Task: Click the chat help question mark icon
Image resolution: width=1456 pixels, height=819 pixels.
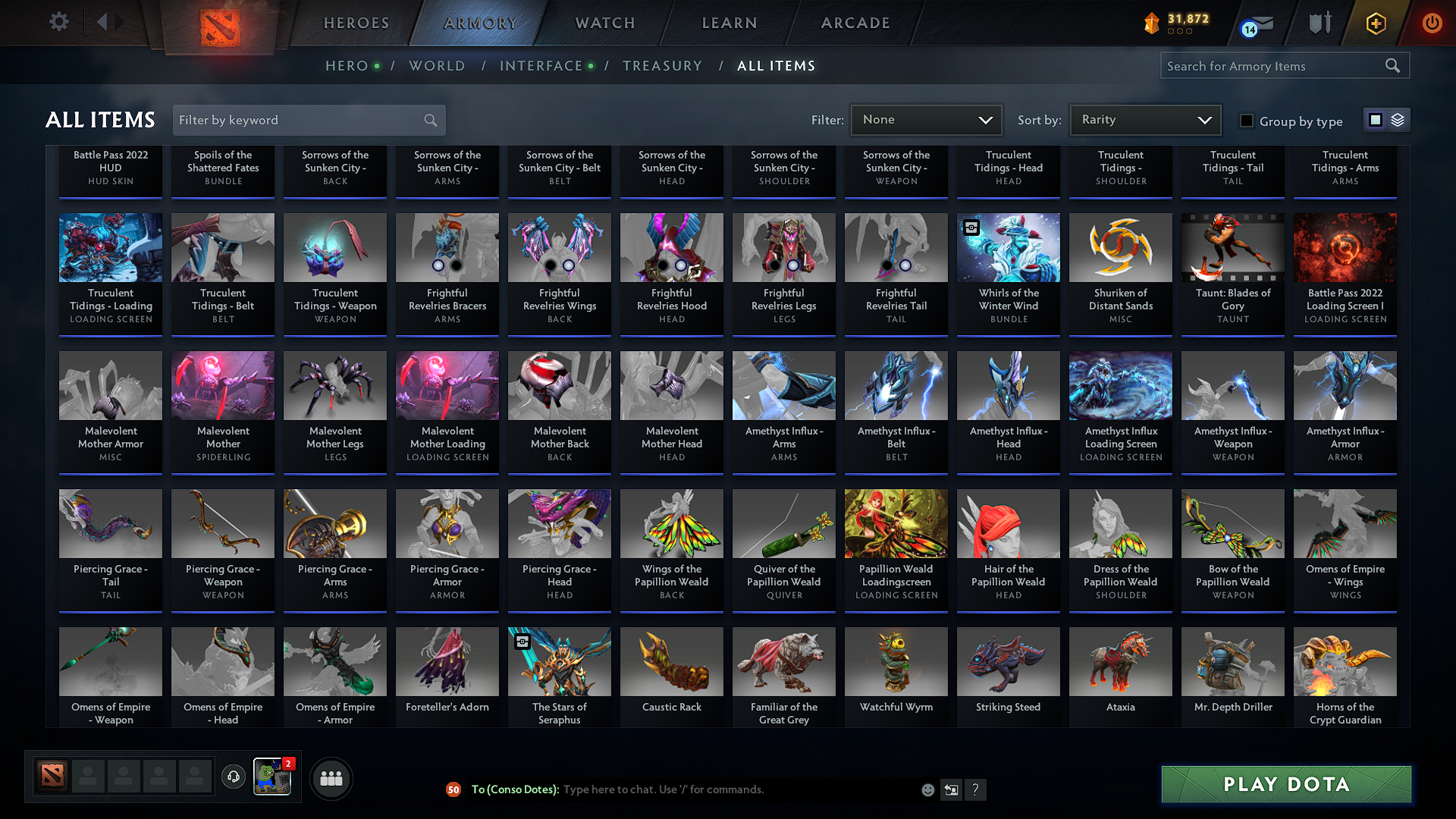Action: coord(976,789)
